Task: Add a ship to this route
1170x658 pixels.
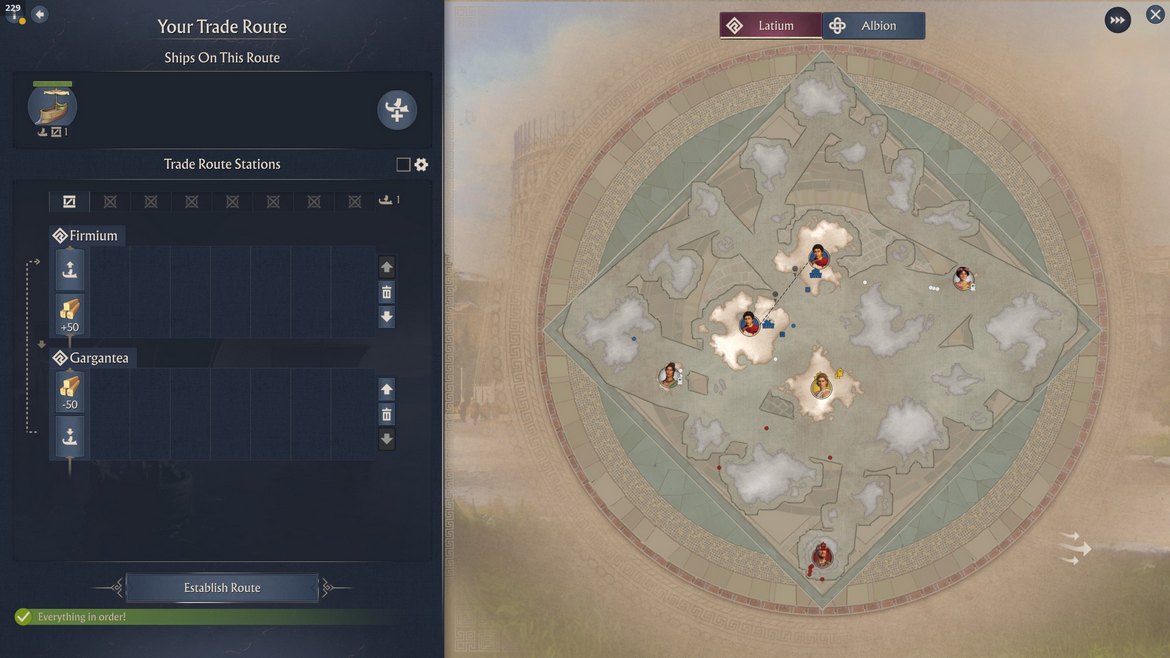Action: click(x=397, y=110)
